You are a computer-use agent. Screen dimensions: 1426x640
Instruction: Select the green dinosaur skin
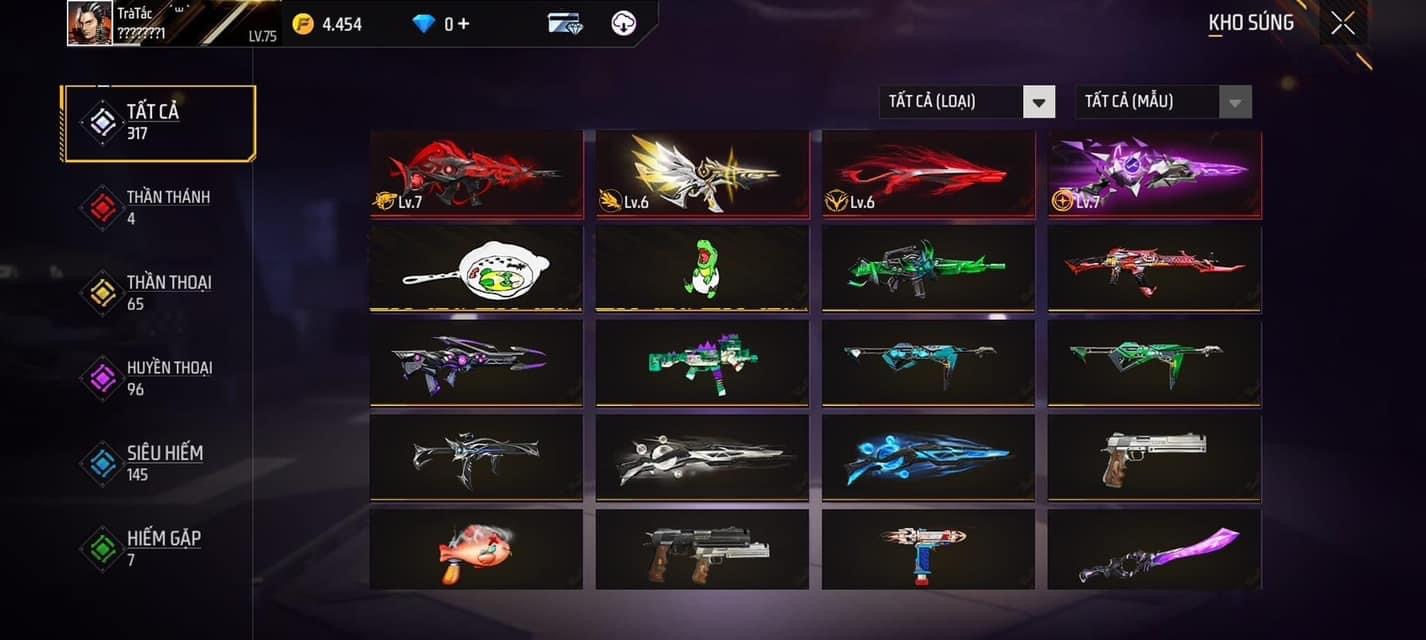702,268
